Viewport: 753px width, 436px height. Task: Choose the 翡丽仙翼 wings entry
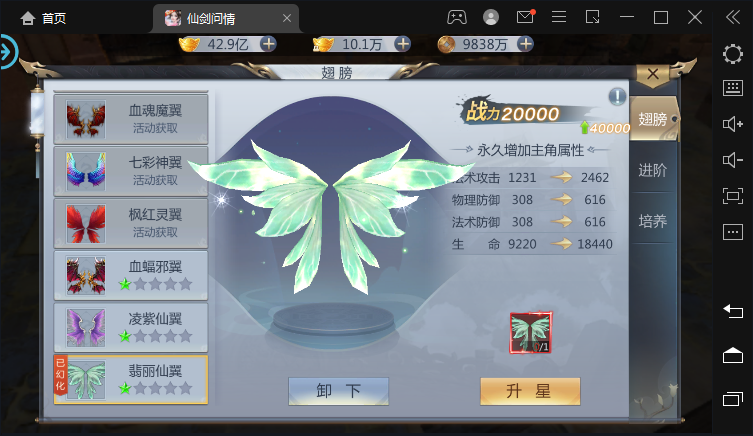(x=131, y=379)
